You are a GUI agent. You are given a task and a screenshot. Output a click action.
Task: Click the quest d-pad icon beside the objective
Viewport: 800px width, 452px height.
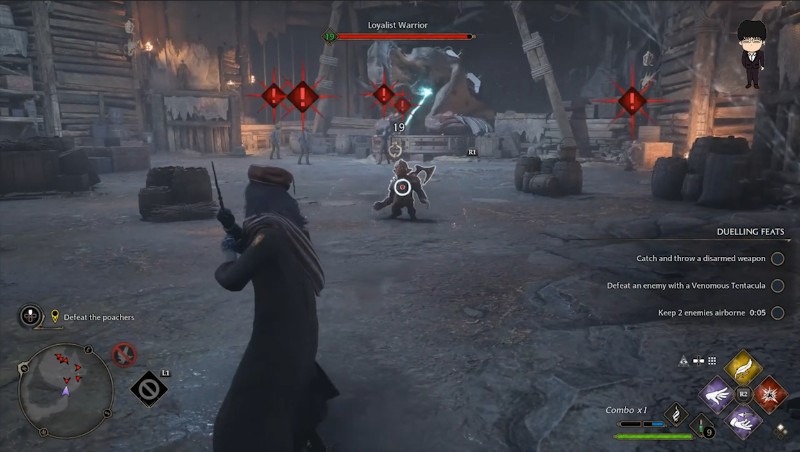click(31, 316)
